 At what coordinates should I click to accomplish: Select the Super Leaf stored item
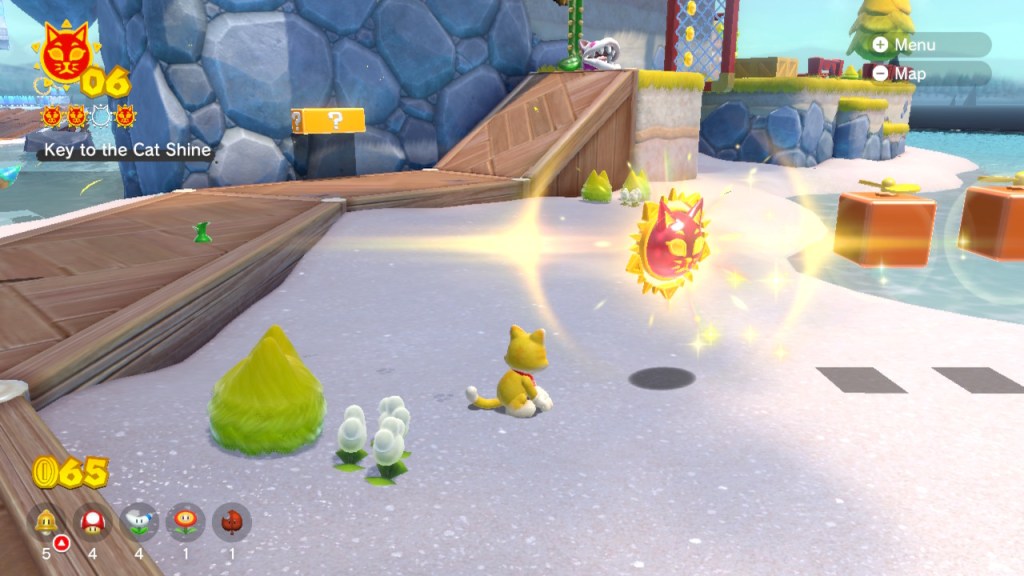(x=231, y=521)
